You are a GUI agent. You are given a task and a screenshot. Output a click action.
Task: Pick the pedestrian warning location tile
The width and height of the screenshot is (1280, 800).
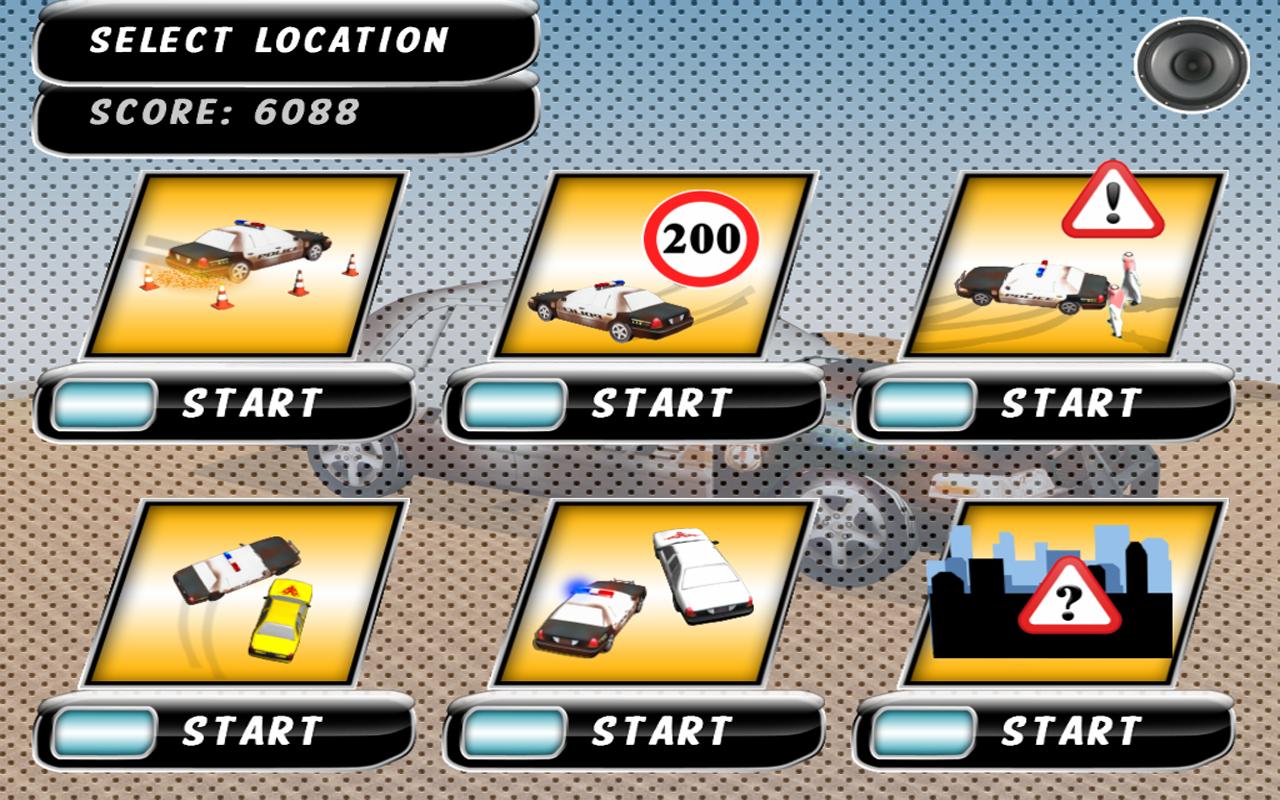point(1066,265)
